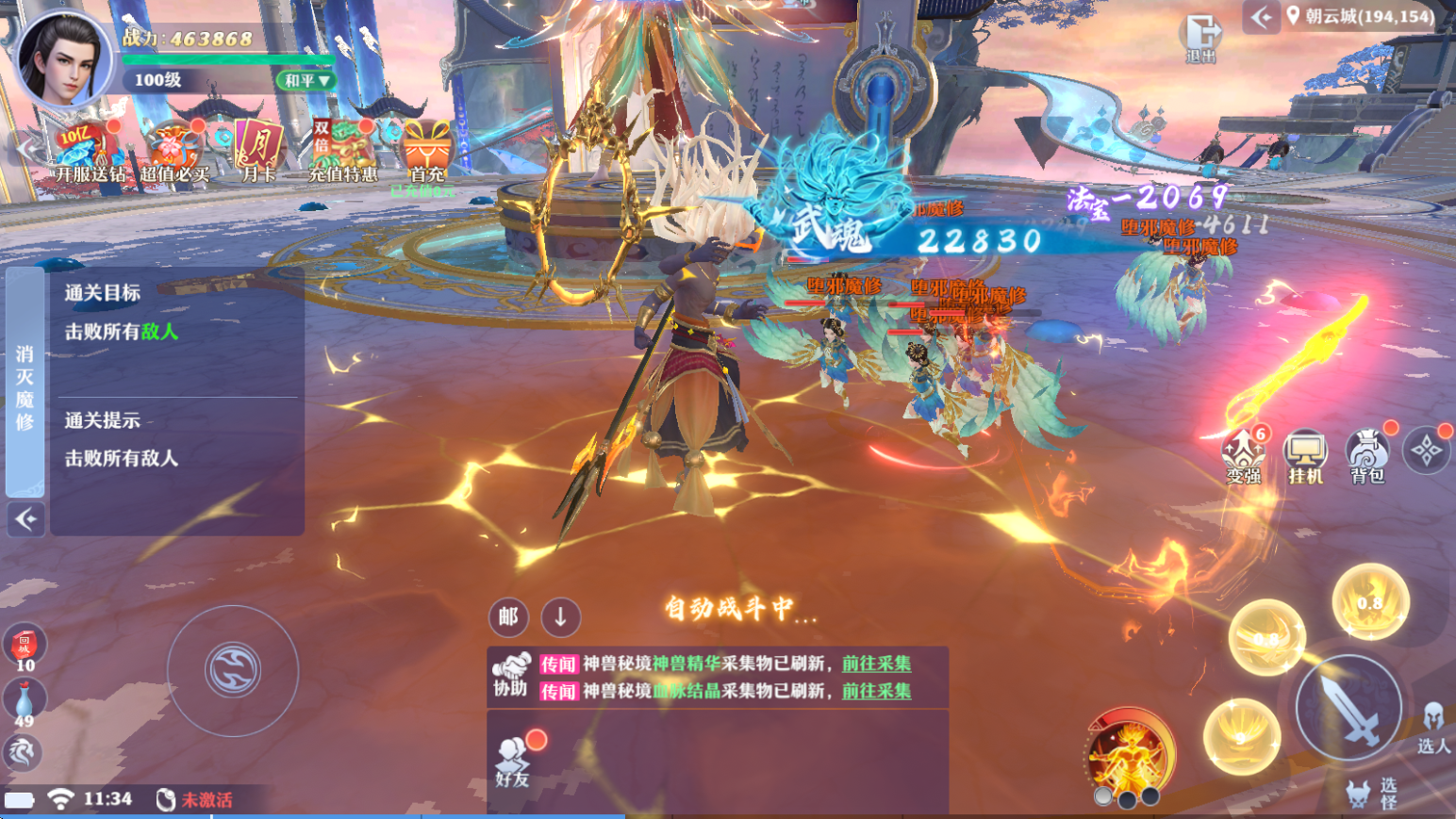The width and height of the screenshot is (1456, 819).
Task: Open the 协助 assist panel
Action: pyautogui.click(x=510, y=675)
